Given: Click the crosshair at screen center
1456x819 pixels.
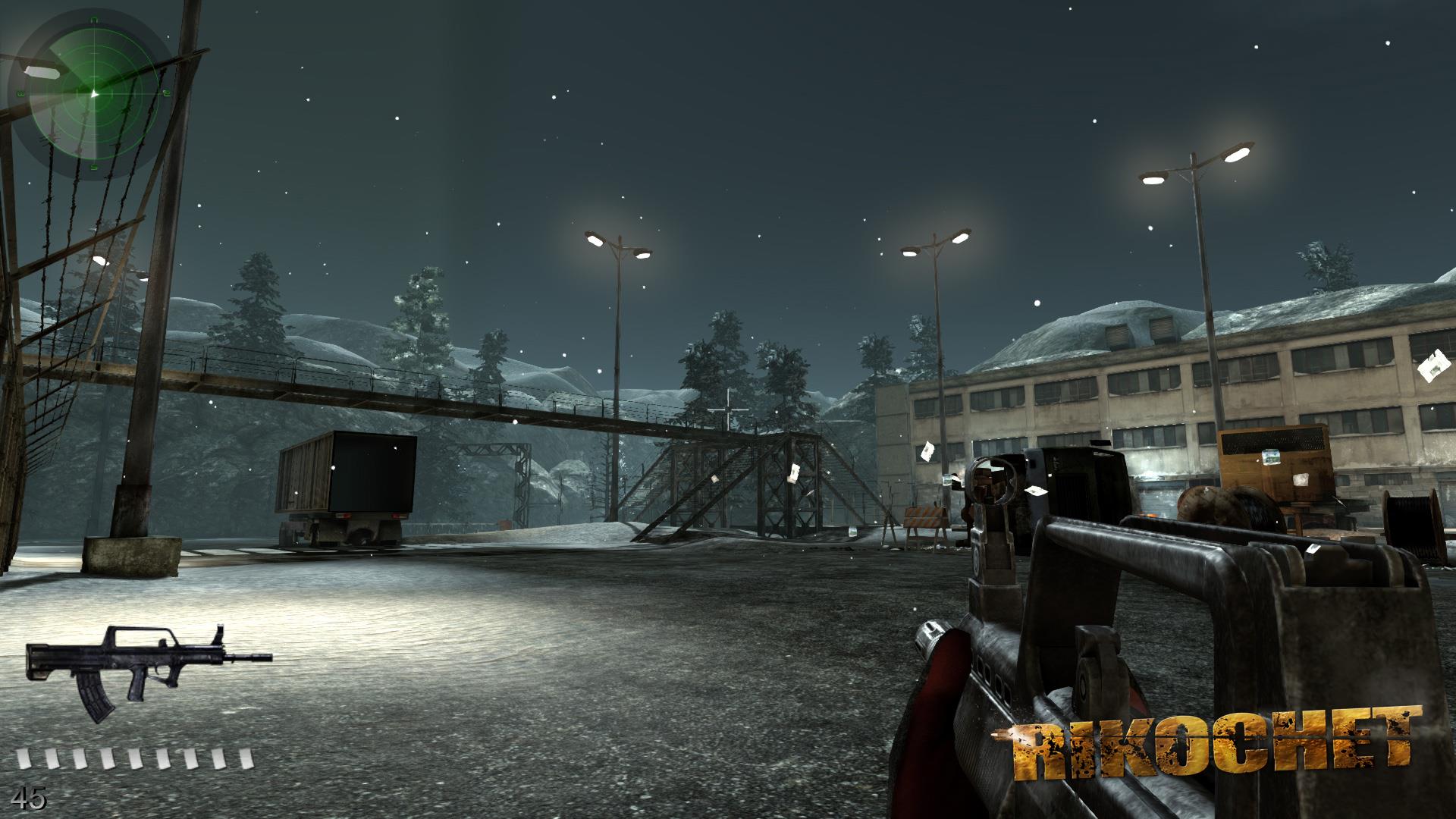Looking at the screenshot, I should (x=728, y=409).
